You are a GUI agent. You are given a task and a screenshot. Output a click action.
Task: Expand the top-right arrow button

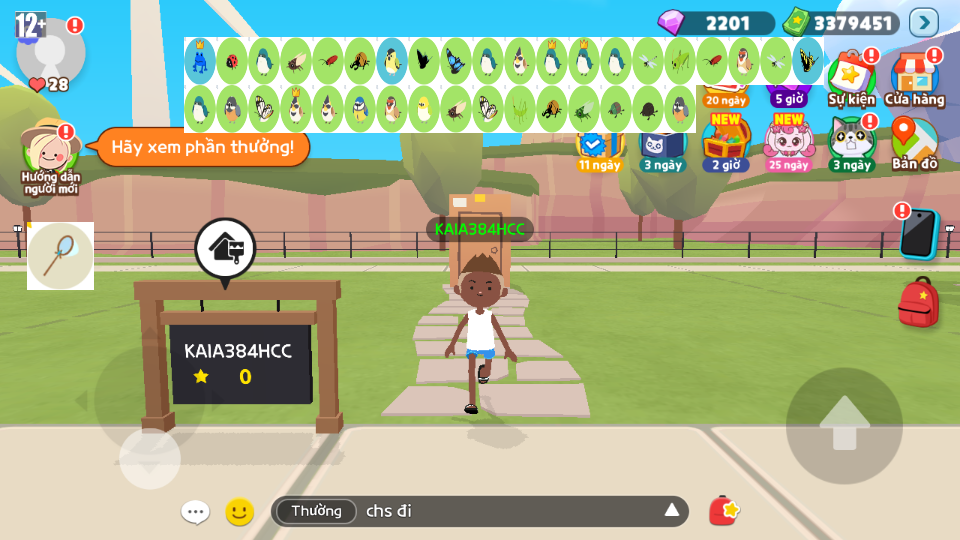(x=924, y=22)
